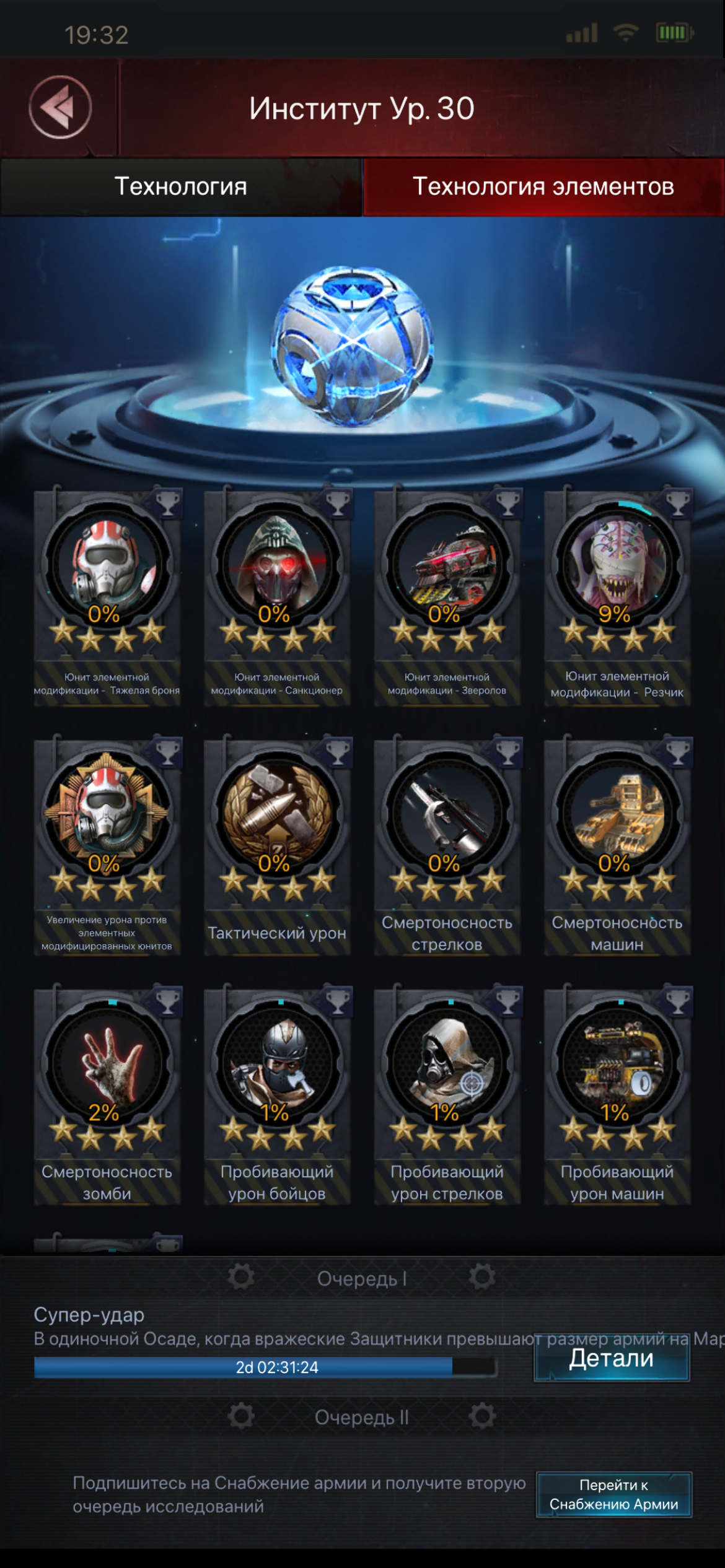Go back using the arrow button
Image resolution: width=725 pixels, height=1568 pixels.
click(x=60, y=107)
